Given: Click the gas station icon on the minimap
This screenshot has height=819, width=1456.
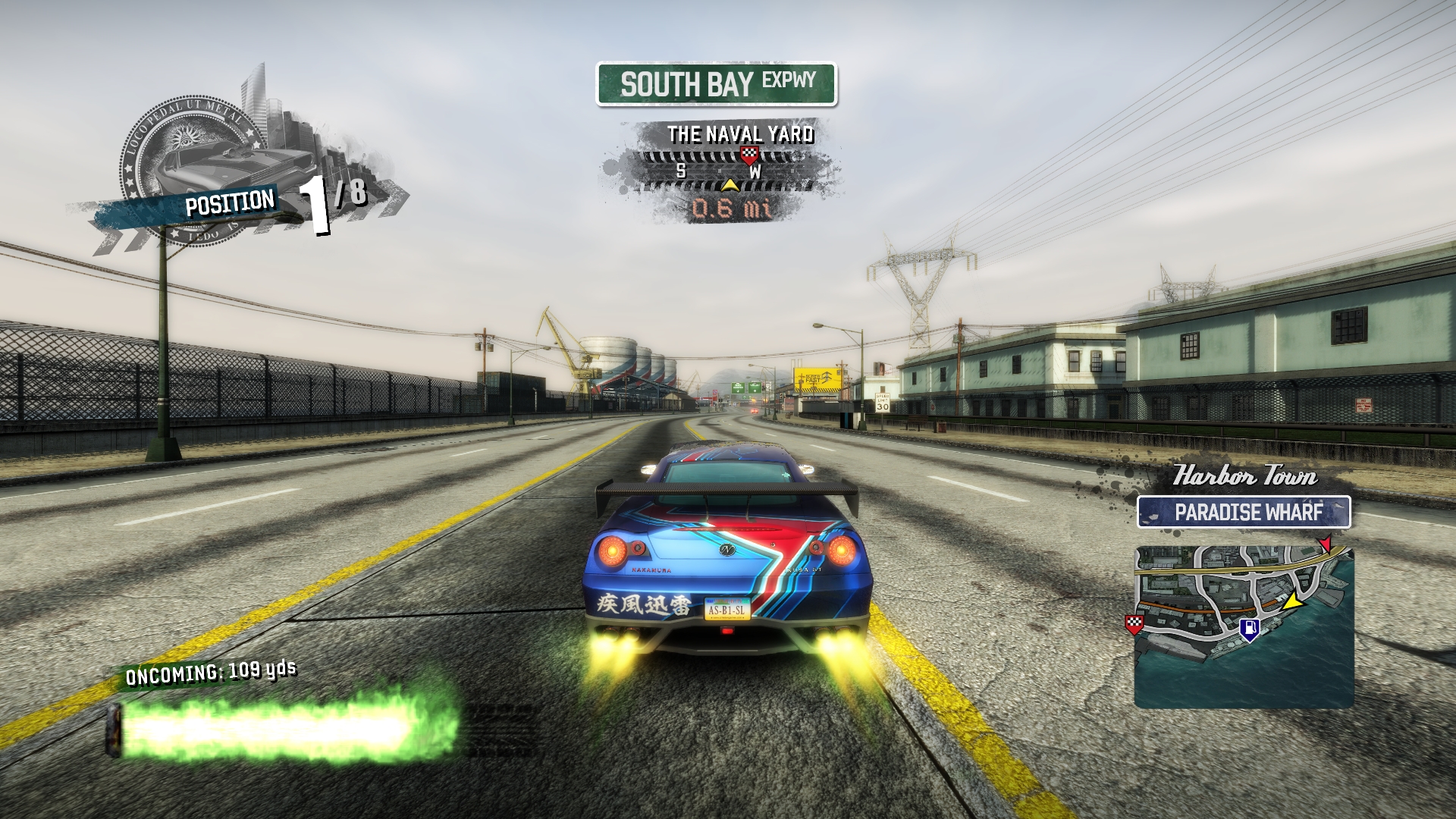Looking at the screenshot, I should [x=1249, y=629].
